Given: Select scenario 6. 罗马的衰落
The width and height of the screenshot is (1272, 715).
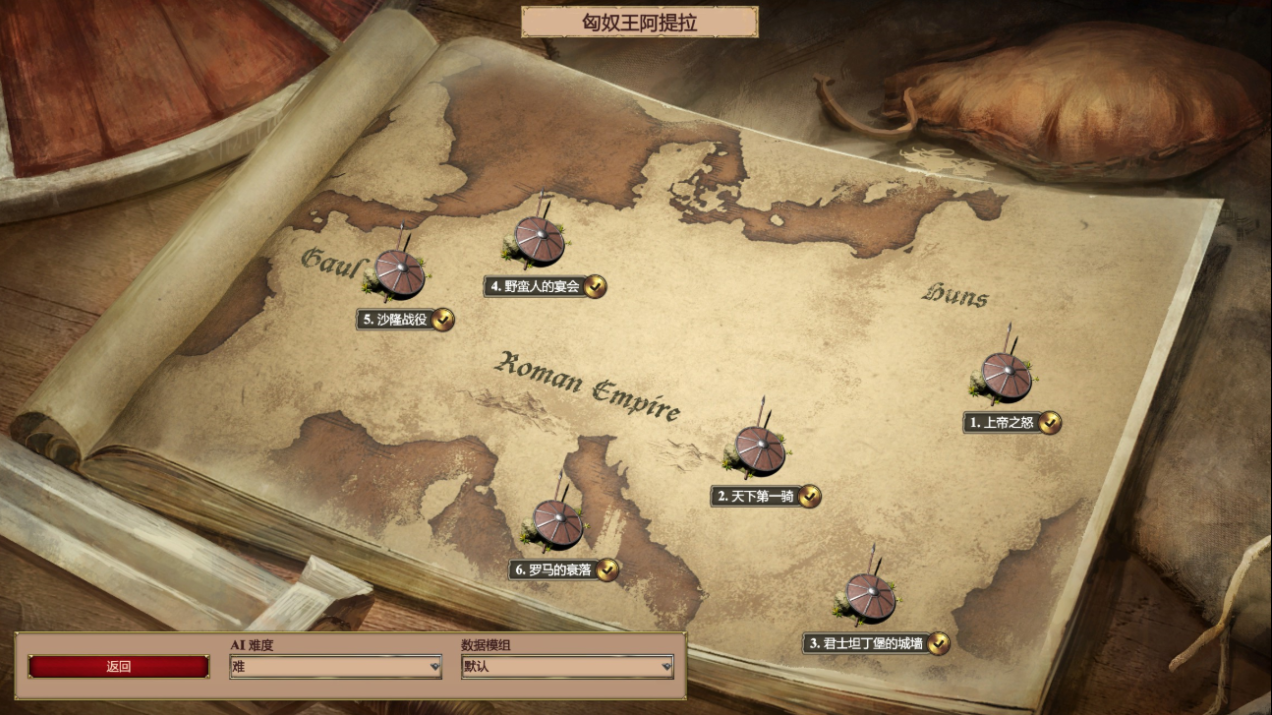Looking at the screenshot, I should click(x=556, y=523).
